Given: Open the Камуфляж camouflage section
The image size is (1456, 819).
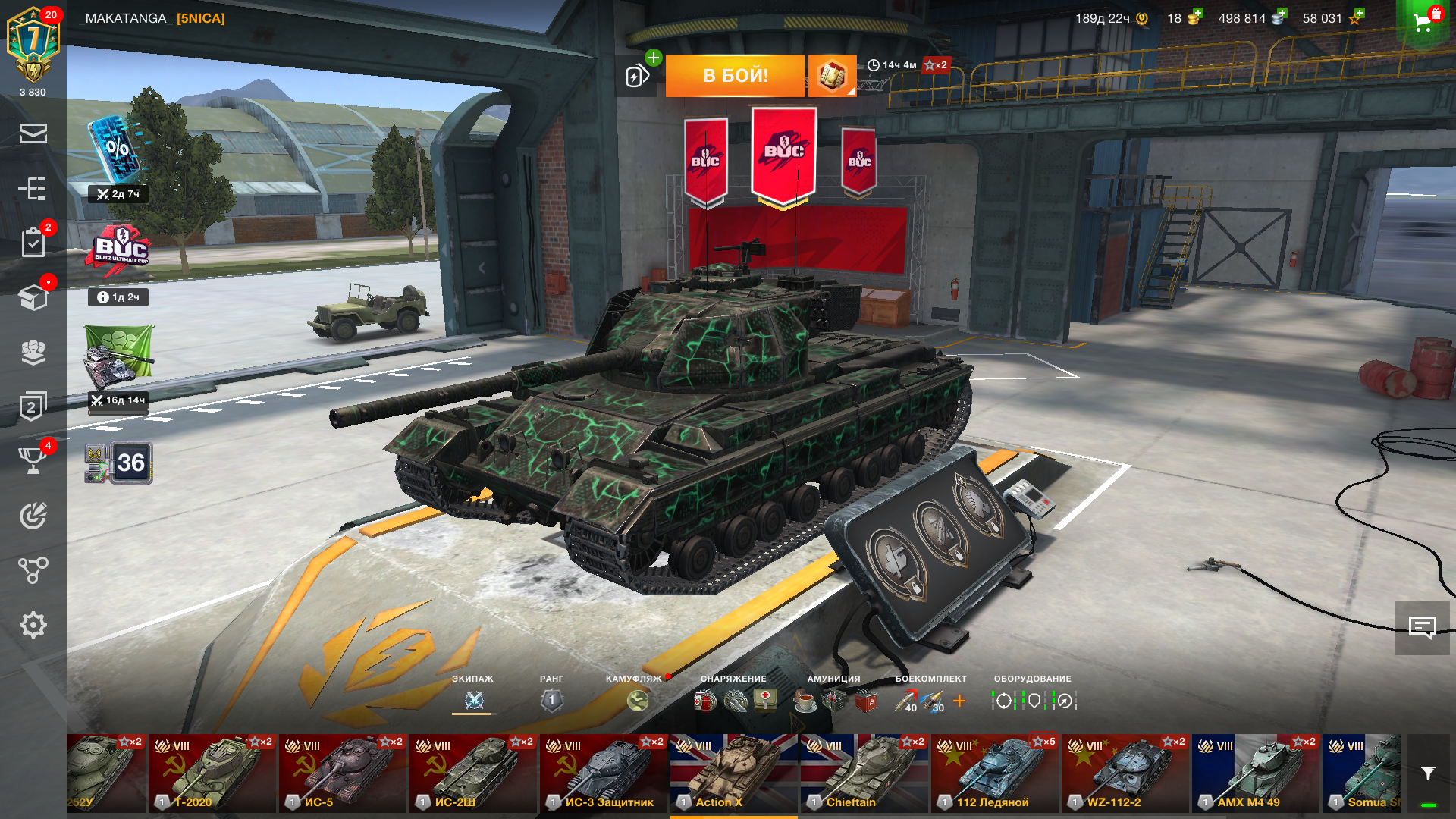Looking at the screenshot, I should pyautogui.click(x=638, y=700).
